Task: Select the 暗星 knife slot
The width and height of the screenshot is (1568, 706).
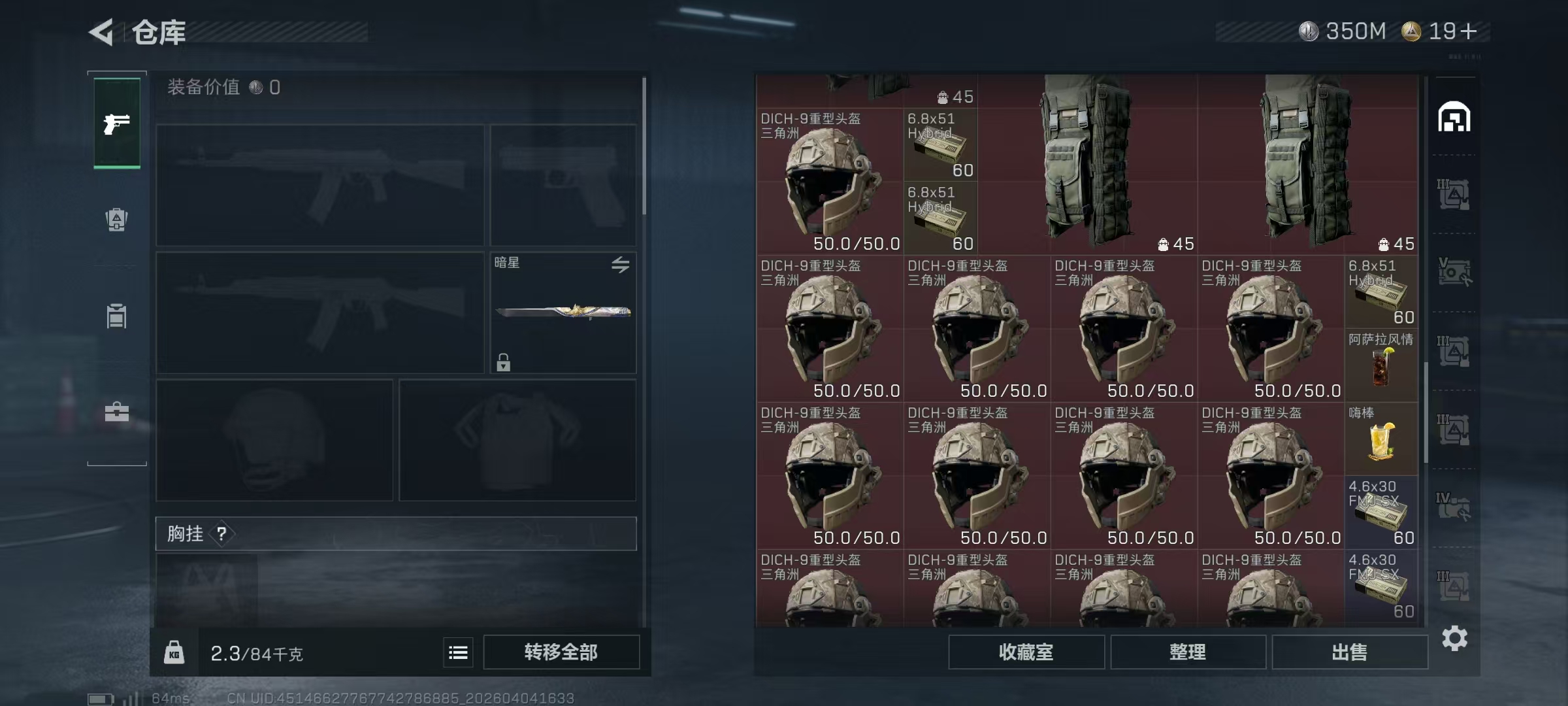Action: [563, 312]
